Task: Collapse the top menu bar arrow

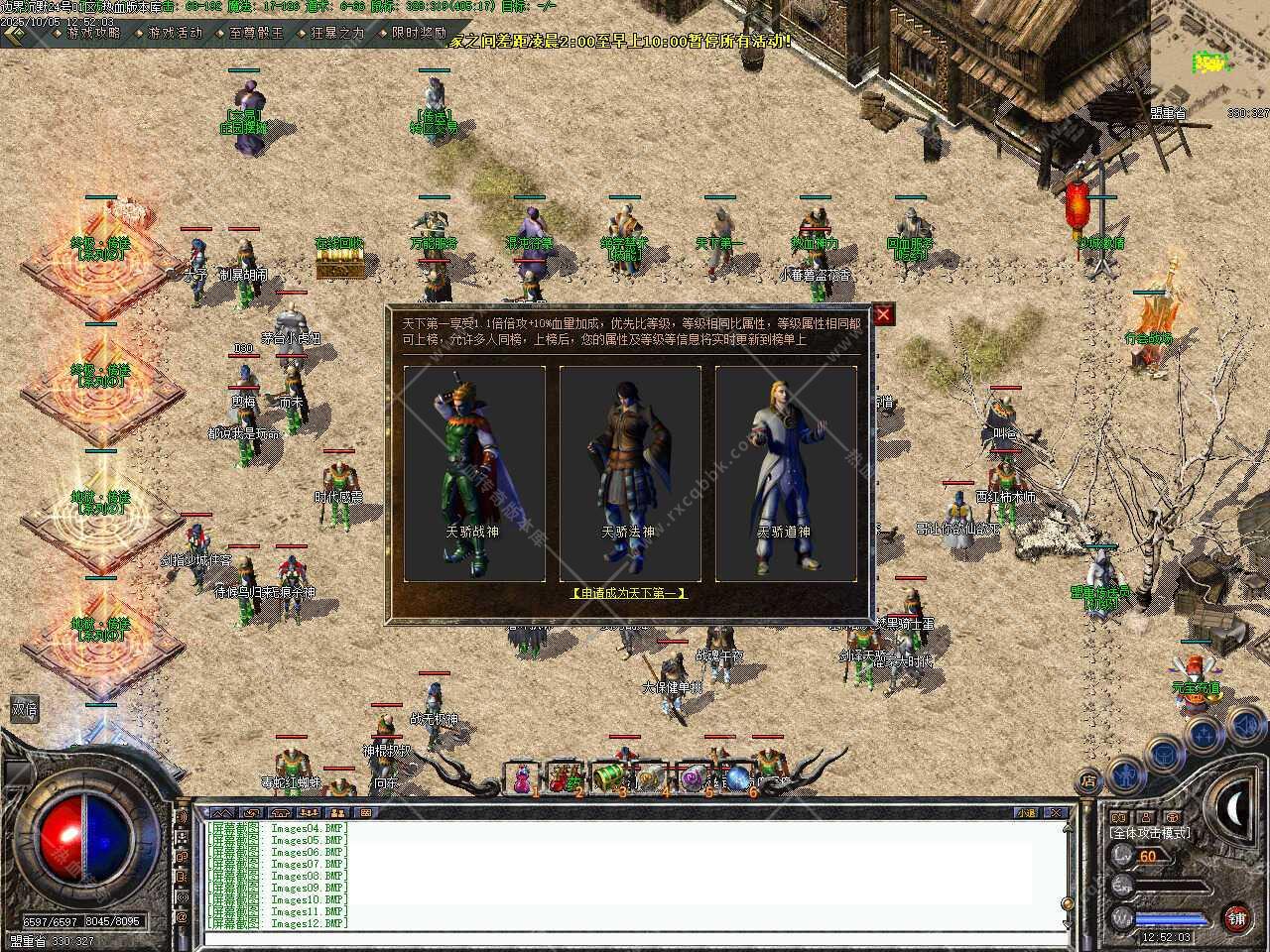Action: click(14, 34)
